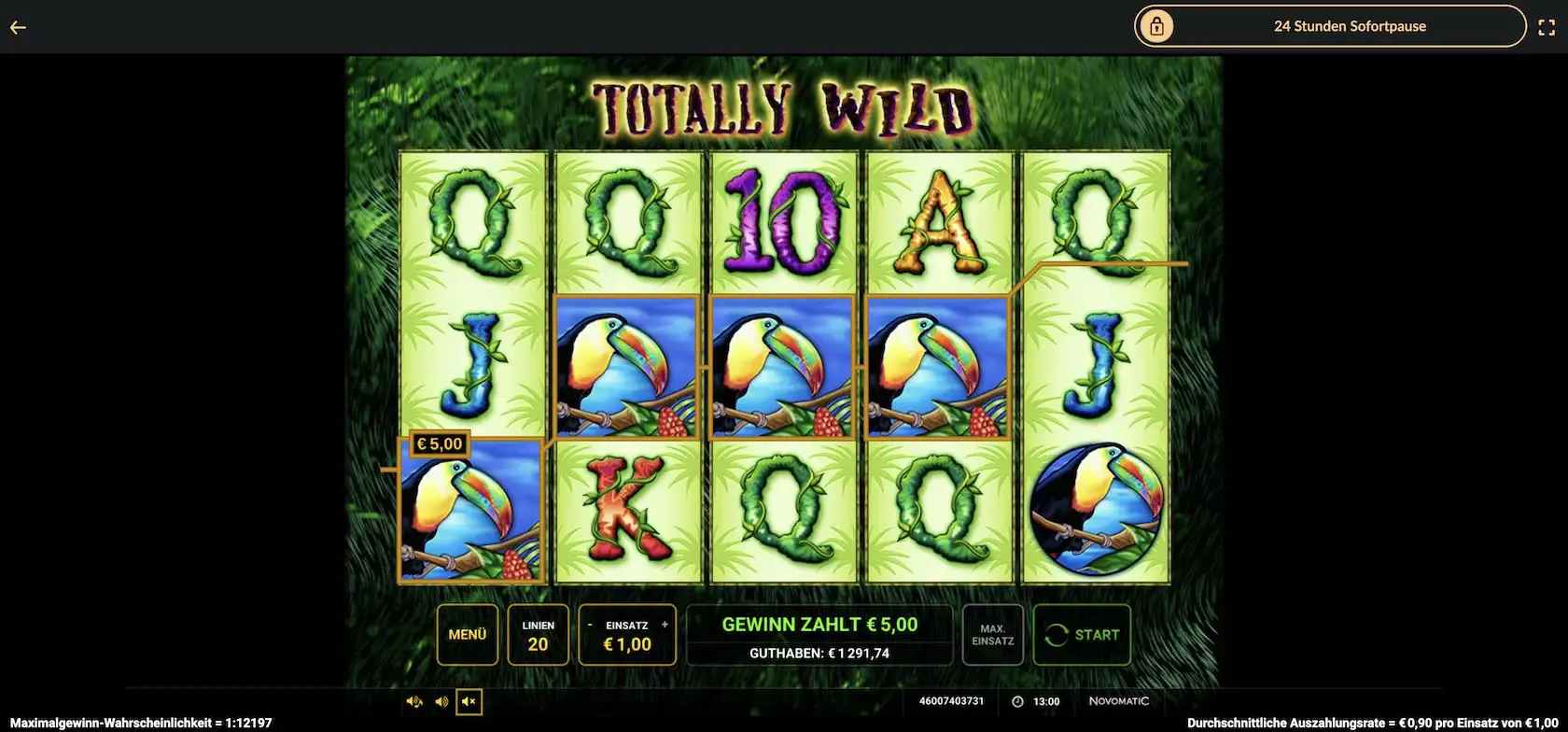The height and width of the screenshot is (732, 1568).
Task: Choose the sound-effects-only speaker icon
Action: point(441,701)
